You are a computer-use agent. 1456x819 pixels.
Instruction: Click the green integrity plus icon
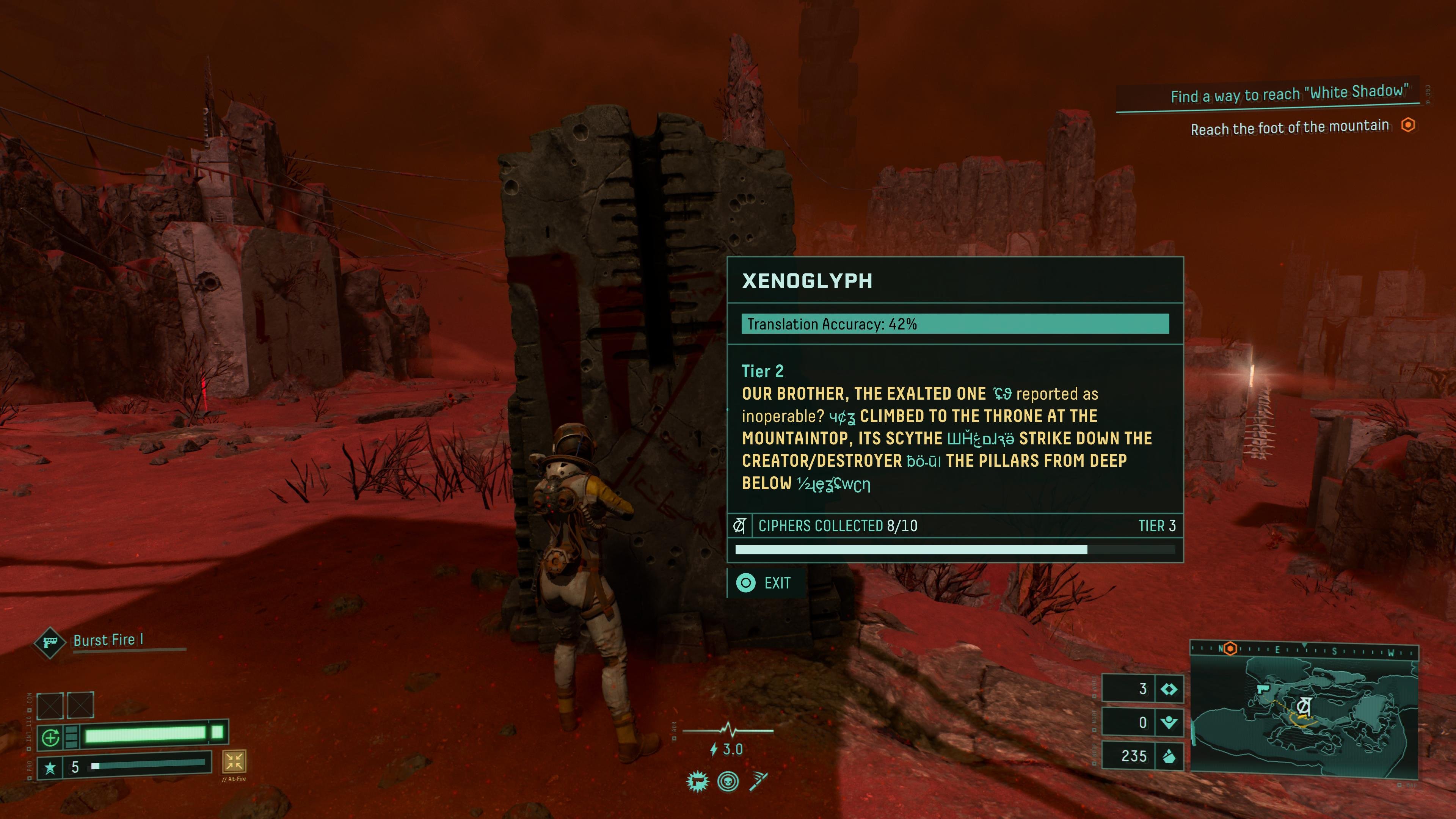pyautogui.click(x=50, y=737)
